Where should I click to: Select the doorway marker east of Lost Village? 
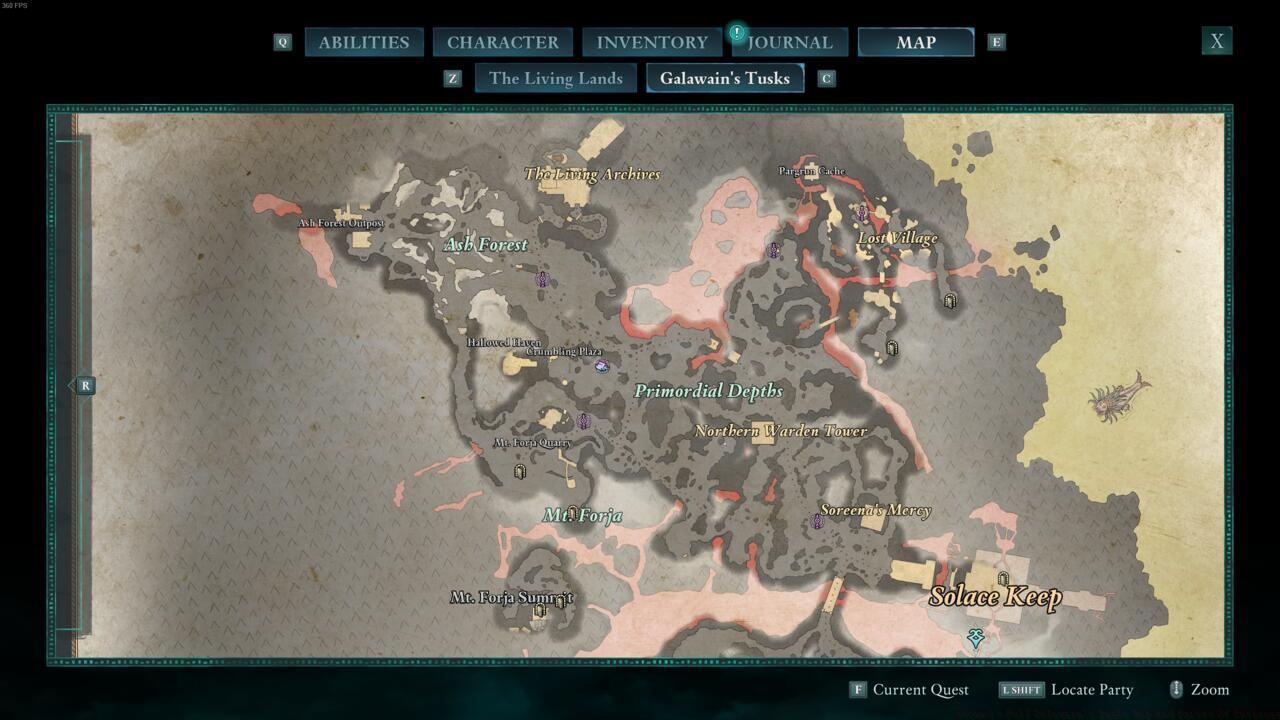point(949,300)
